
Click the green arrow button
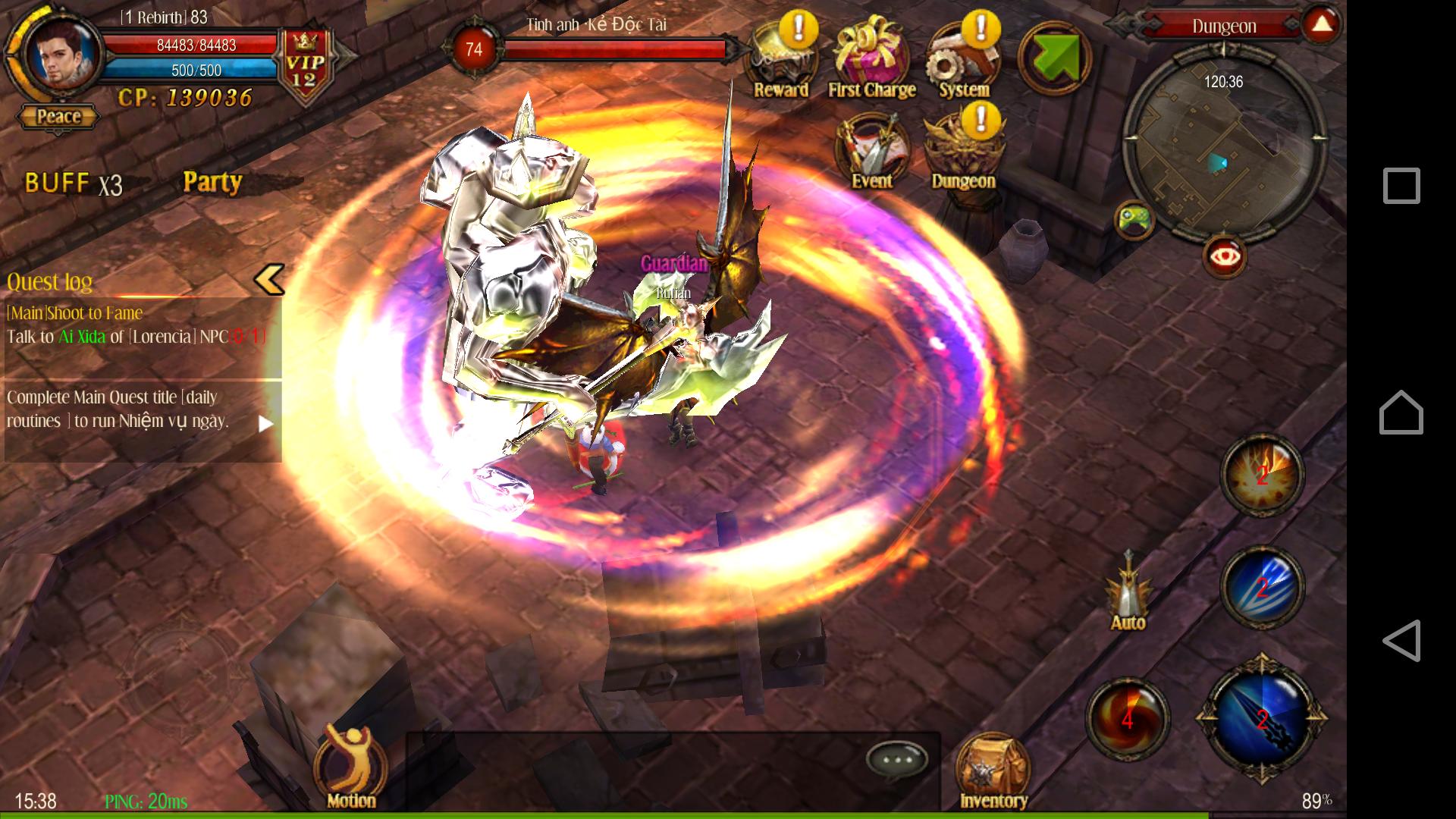(x=1053, y=58)
